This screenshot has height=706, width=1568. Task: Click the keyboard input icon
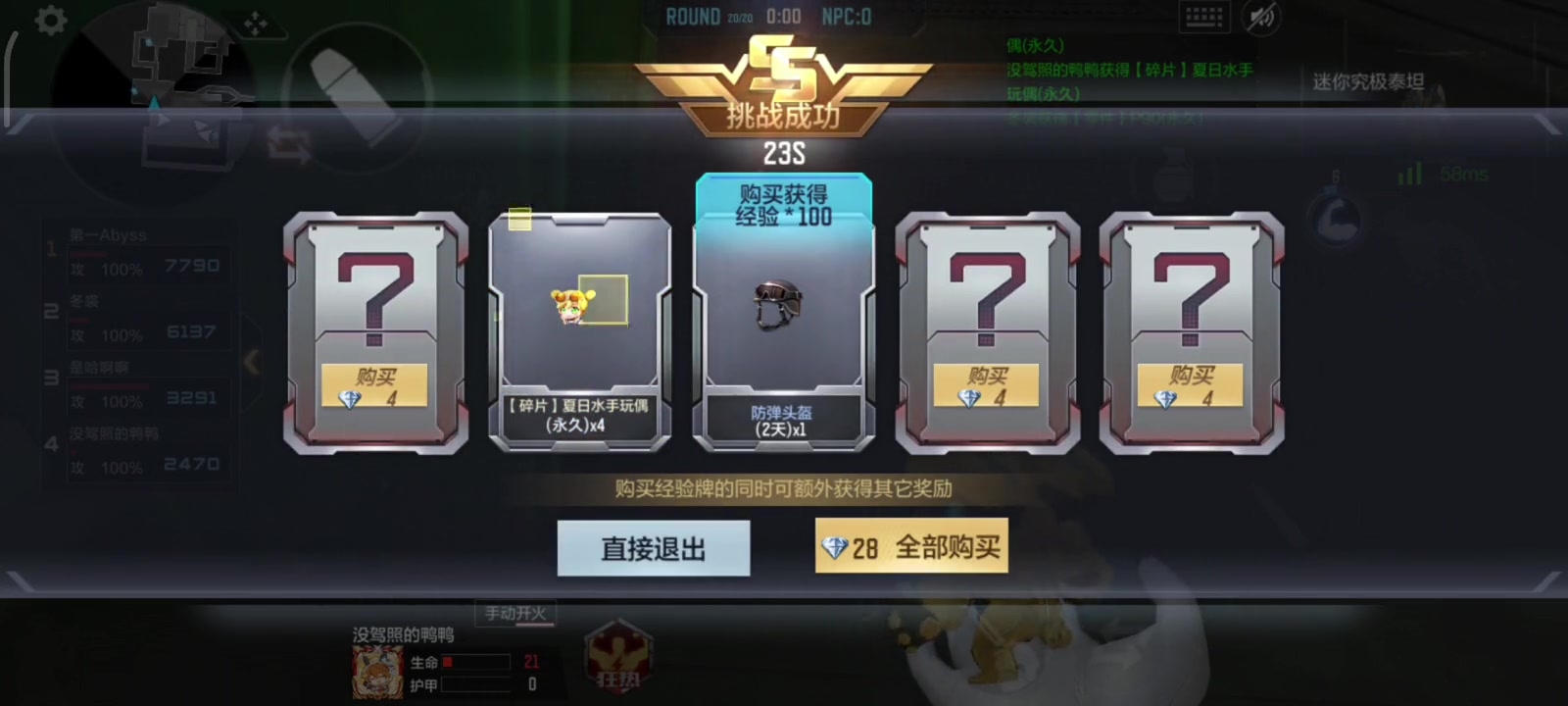coord(1202,16)
